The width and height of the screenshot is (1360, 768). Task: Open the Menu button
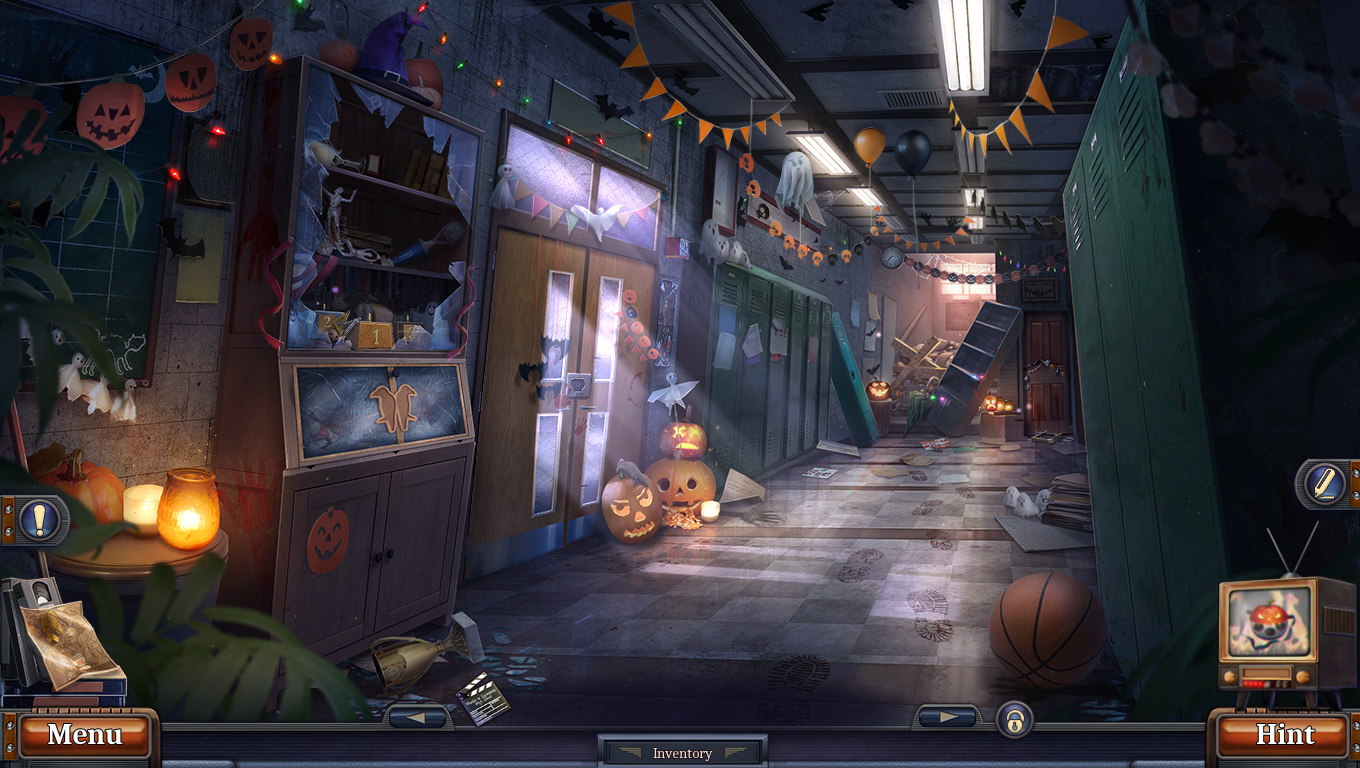(x=84, y=735)
